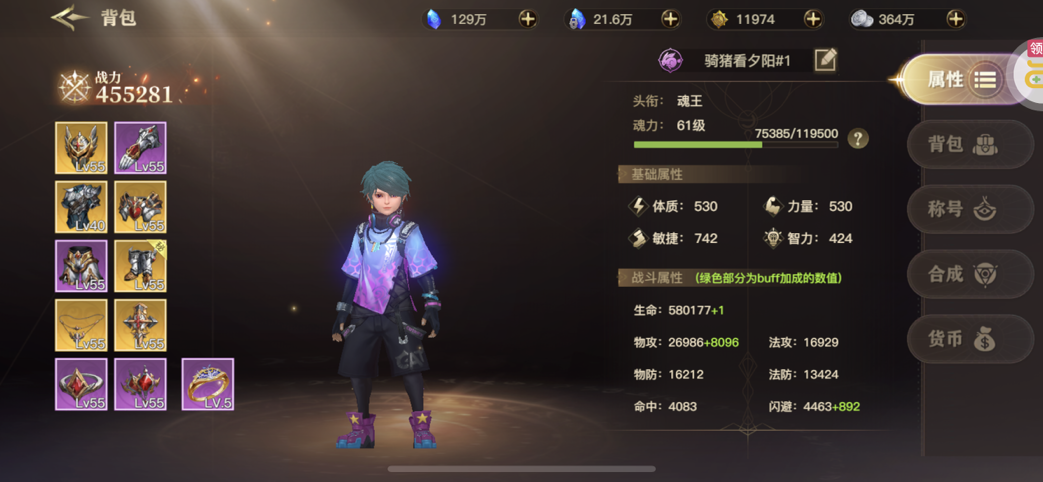1043x482 pixels.
Task: Choose the Lv40 chest armor slot
Action: (81, 207)
